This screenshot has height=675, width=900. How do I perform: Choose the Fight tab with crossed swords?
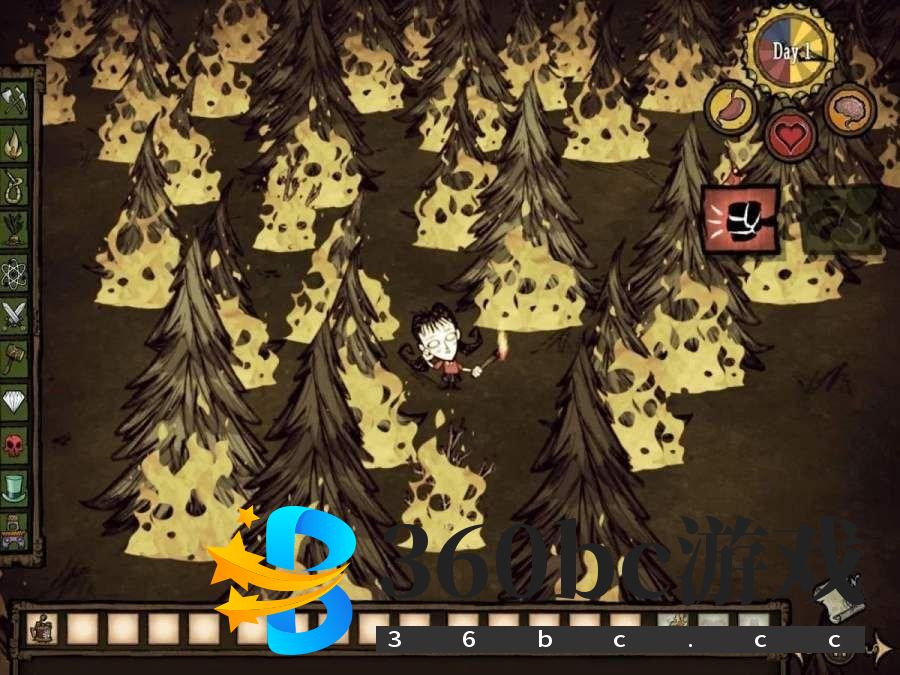(14, 314)
